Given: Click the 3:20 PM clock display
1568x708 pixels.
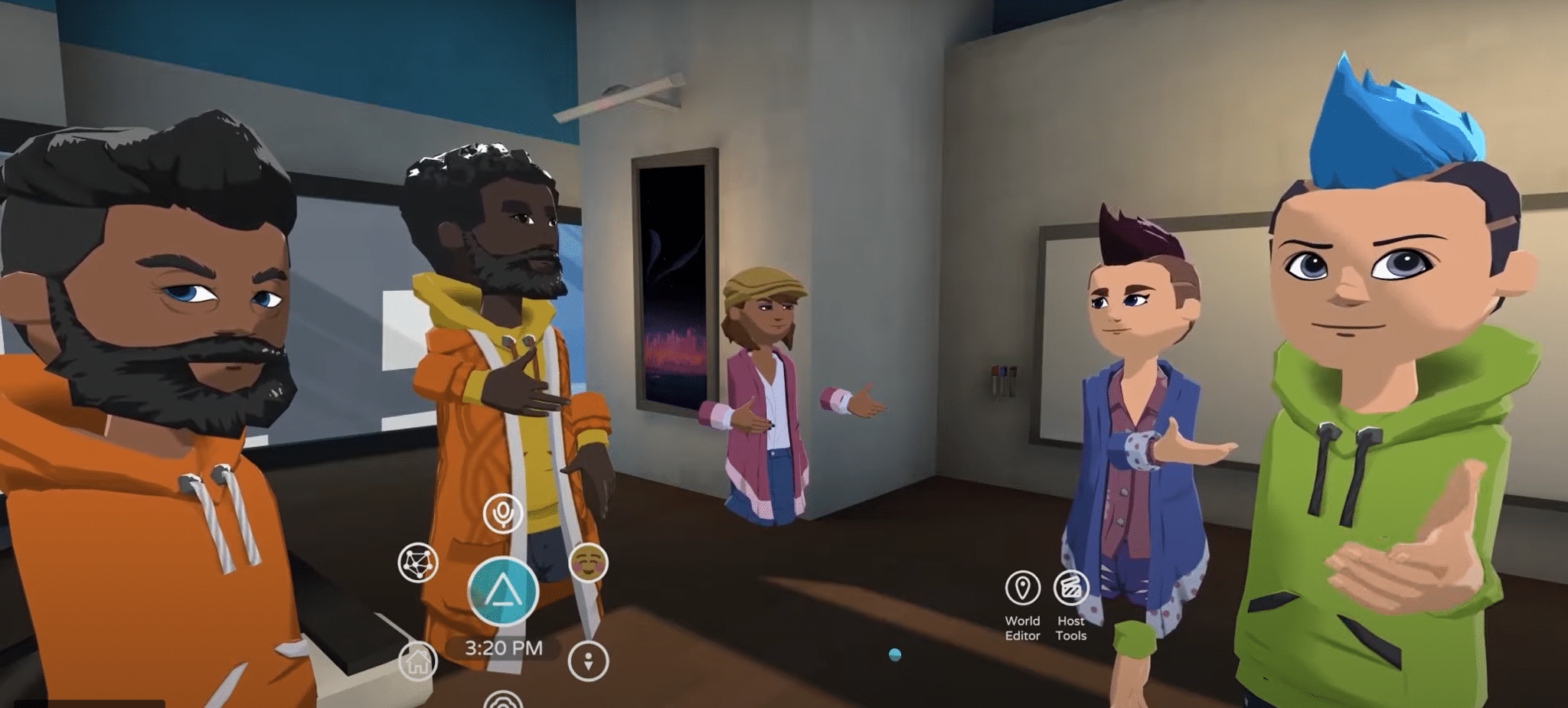Looking at the screenshot, I should [505, 647].
